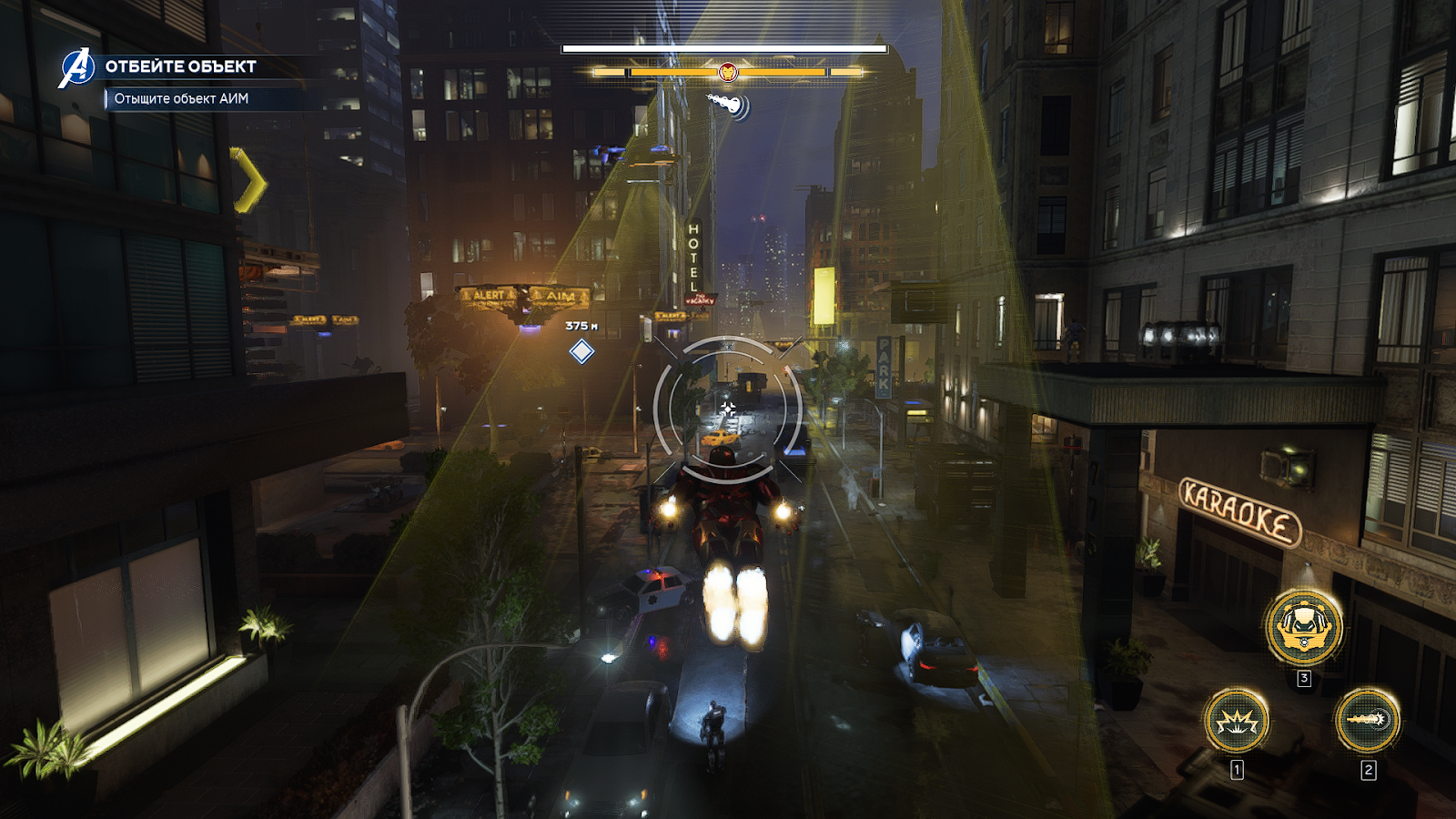Click the yellow chevron direction indicator

[x=248, y=180]
